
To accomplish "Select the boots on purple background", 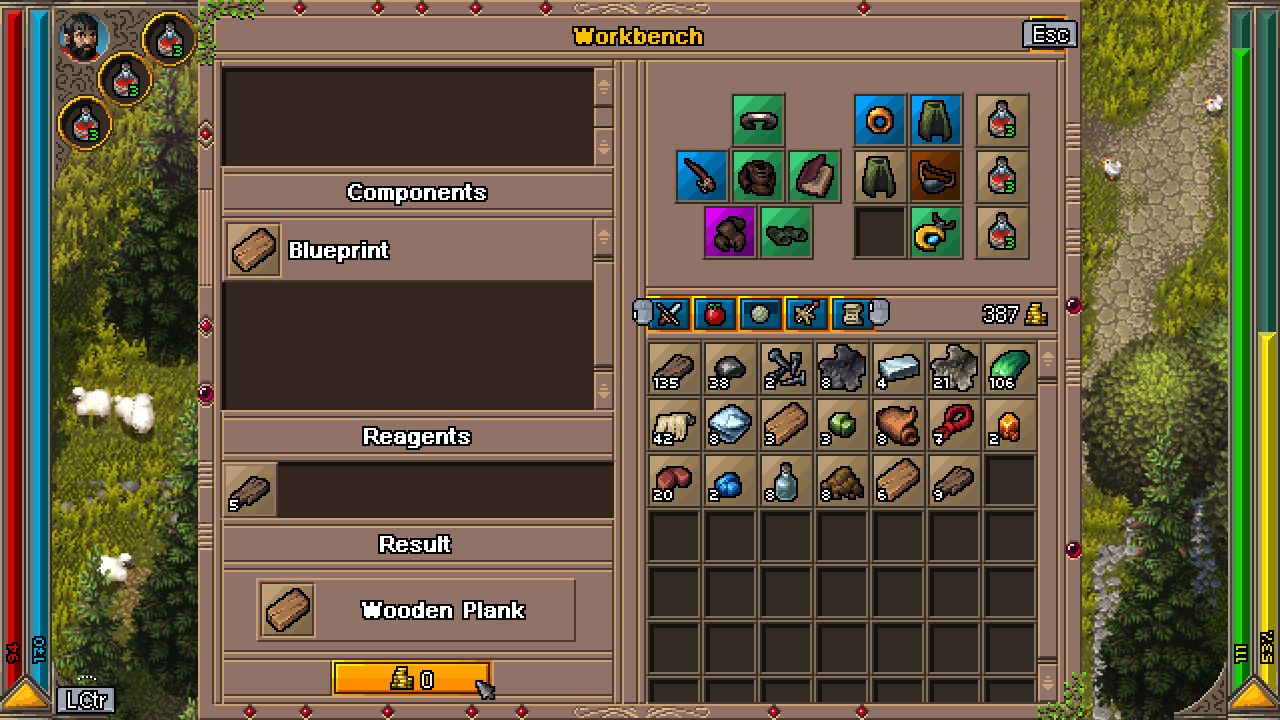I will 729,233.
